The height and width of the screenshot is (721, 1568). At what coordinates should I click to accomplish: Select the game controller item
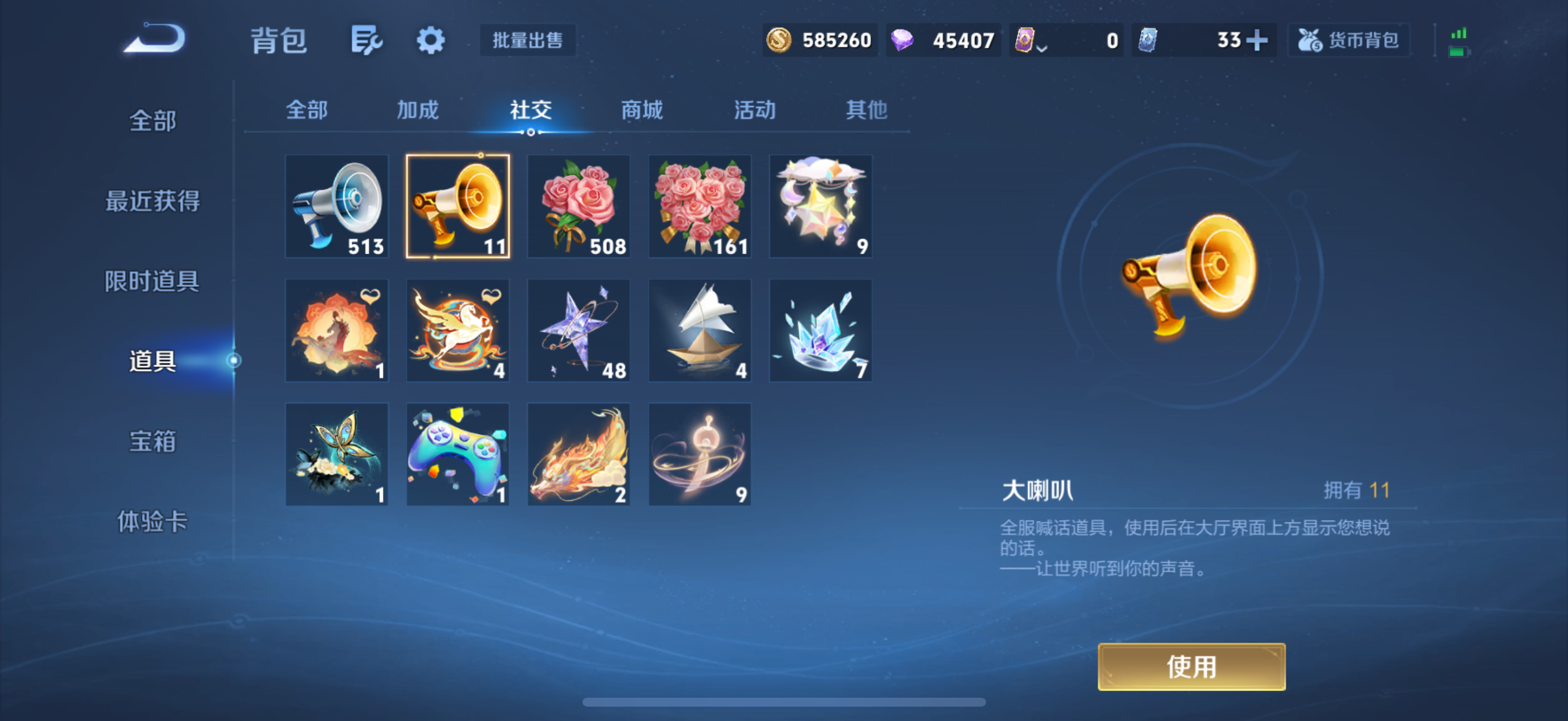pos(457,454)
